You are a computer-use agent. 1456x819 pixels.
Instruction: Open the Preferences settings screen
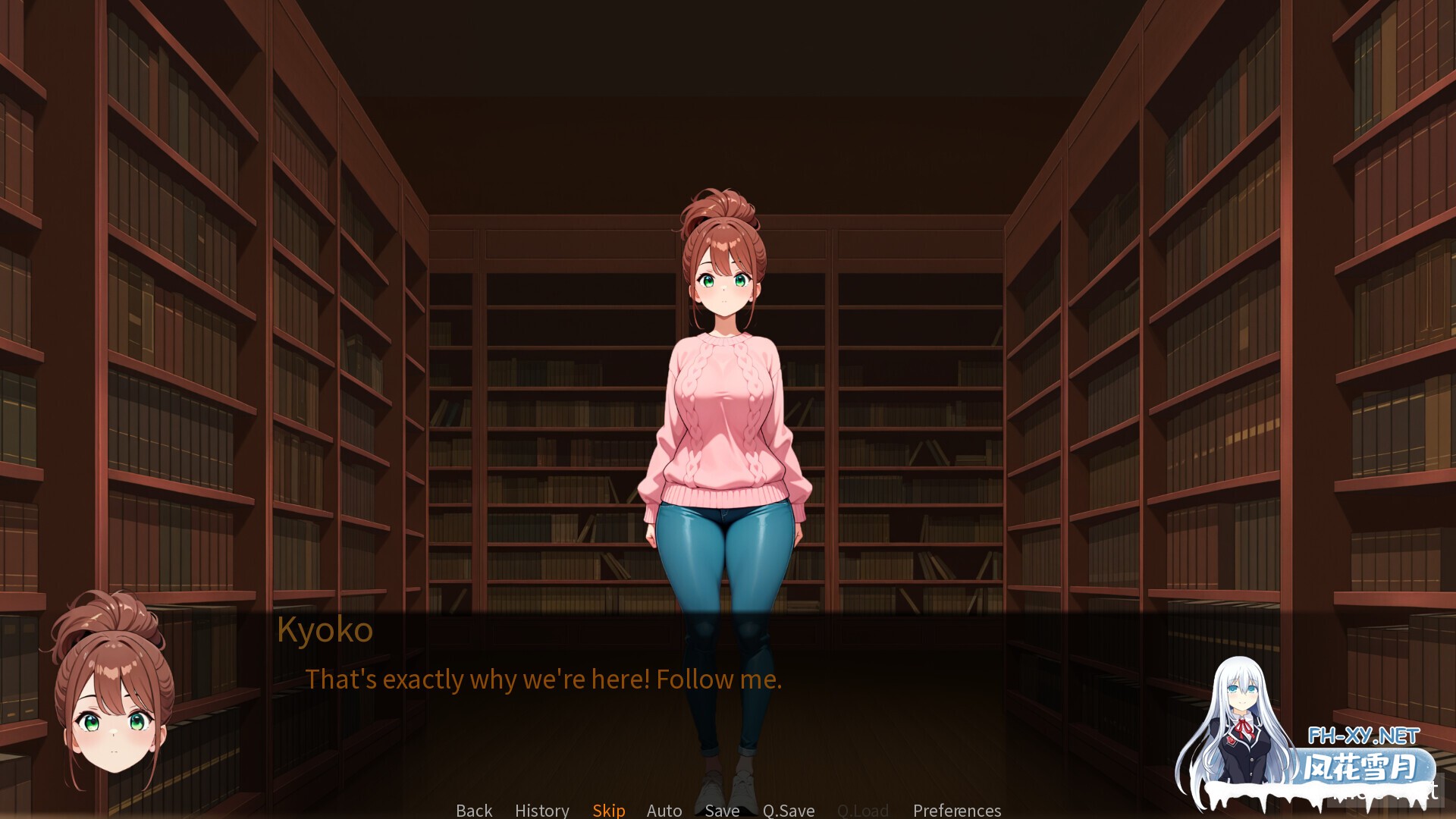point(956,810)
